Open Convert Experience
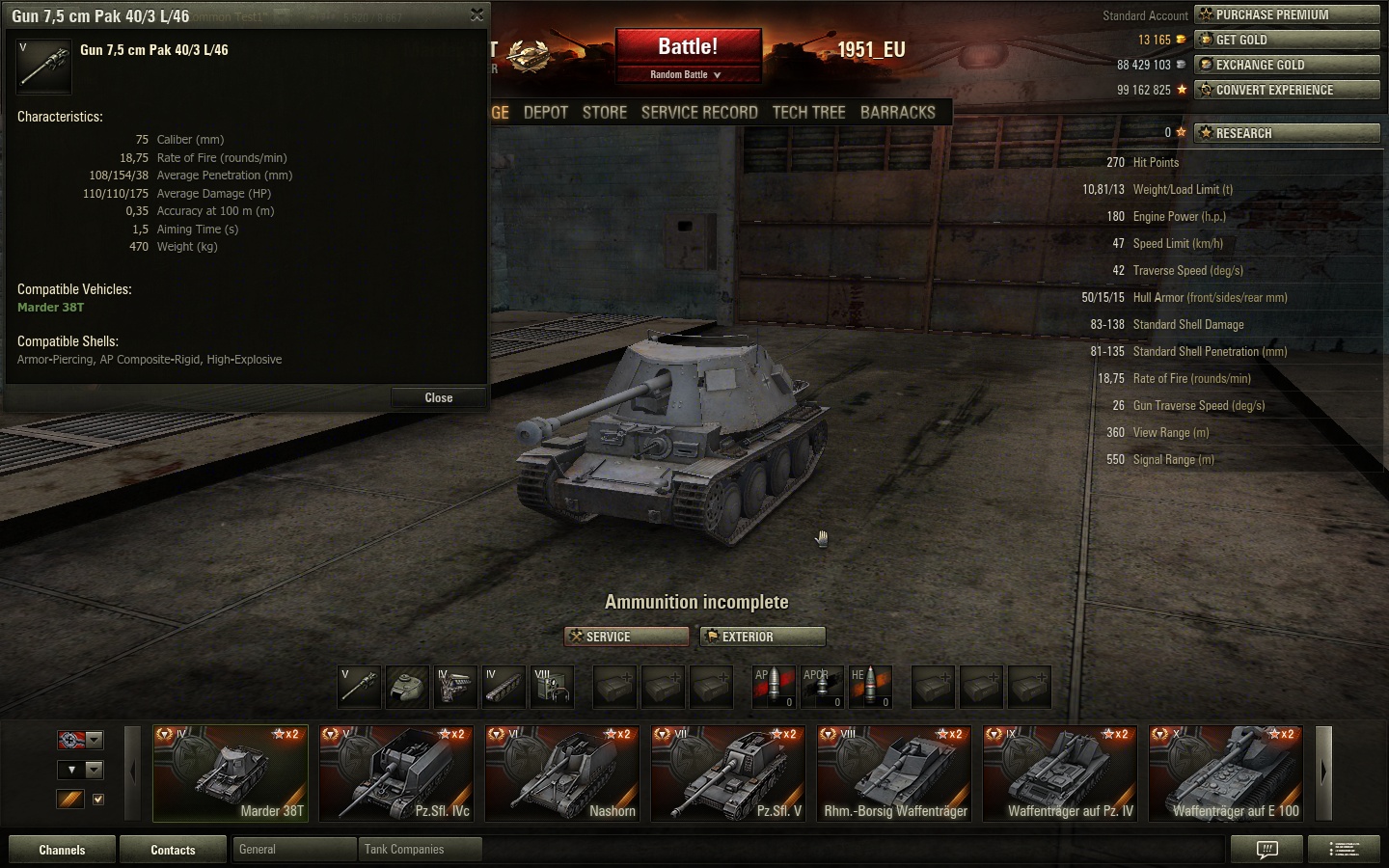The width and height of the screenshot is (1389, 868). (x=1287, y=90)
